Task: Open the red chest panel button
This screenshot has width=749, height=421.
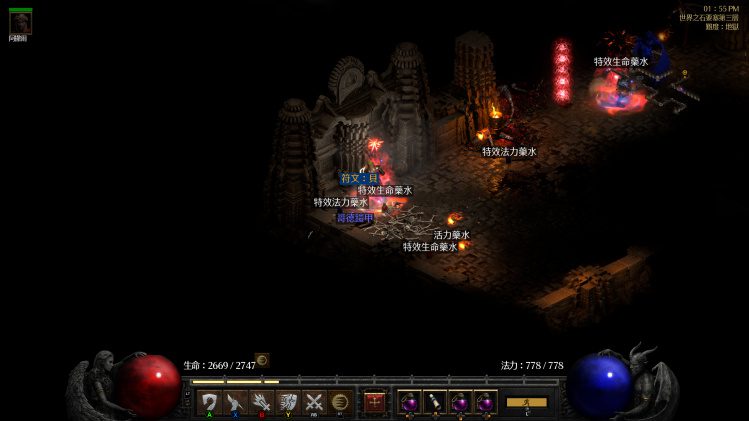Action: pyautogui.click(x=375, y=402)
